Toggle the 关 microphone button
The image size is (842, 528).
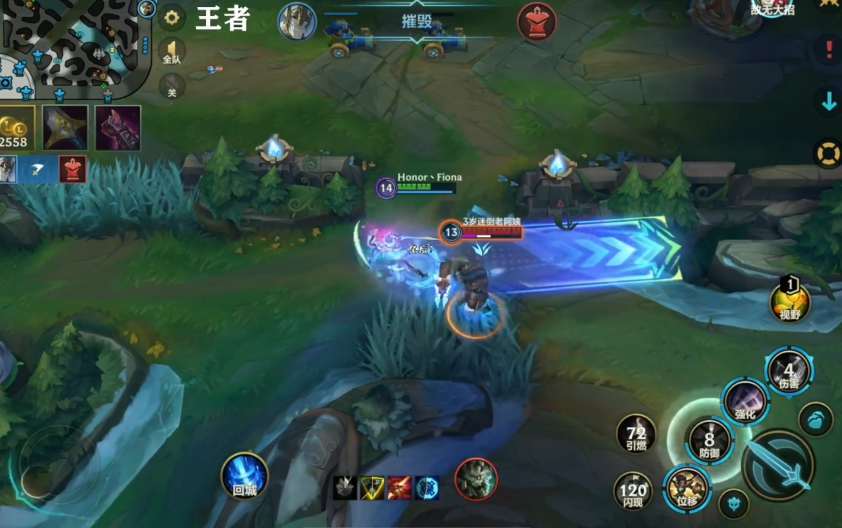click(x=173, y=88)
